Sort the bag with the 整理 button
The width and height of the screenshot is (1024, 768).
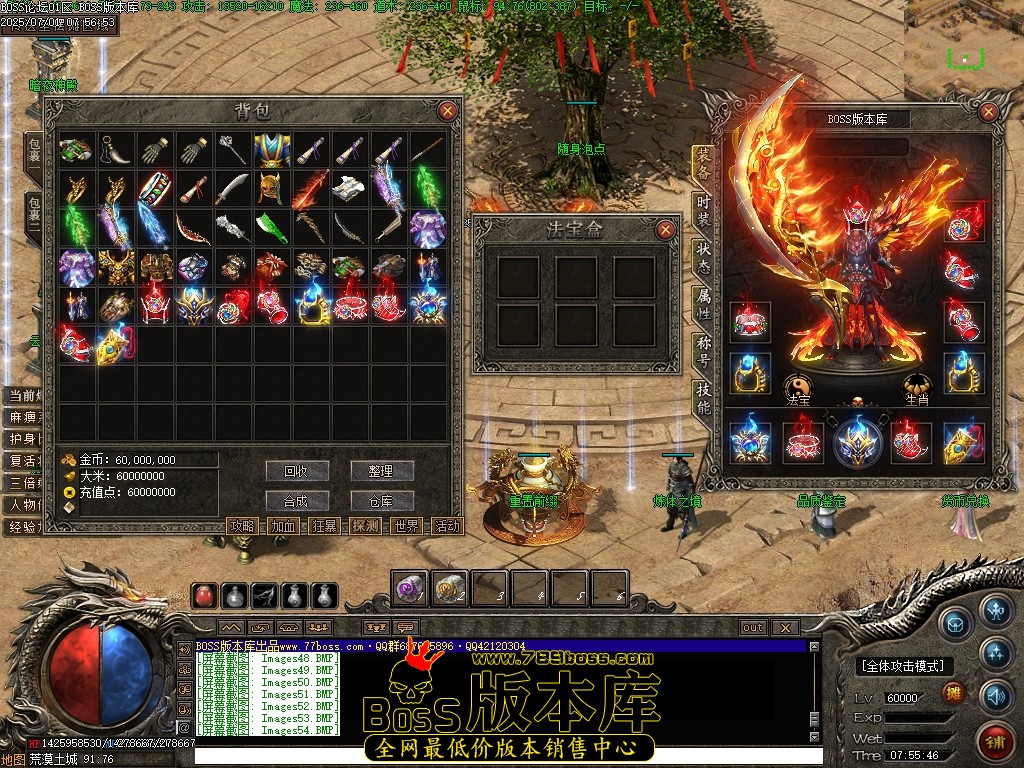[x=380, y=470]
